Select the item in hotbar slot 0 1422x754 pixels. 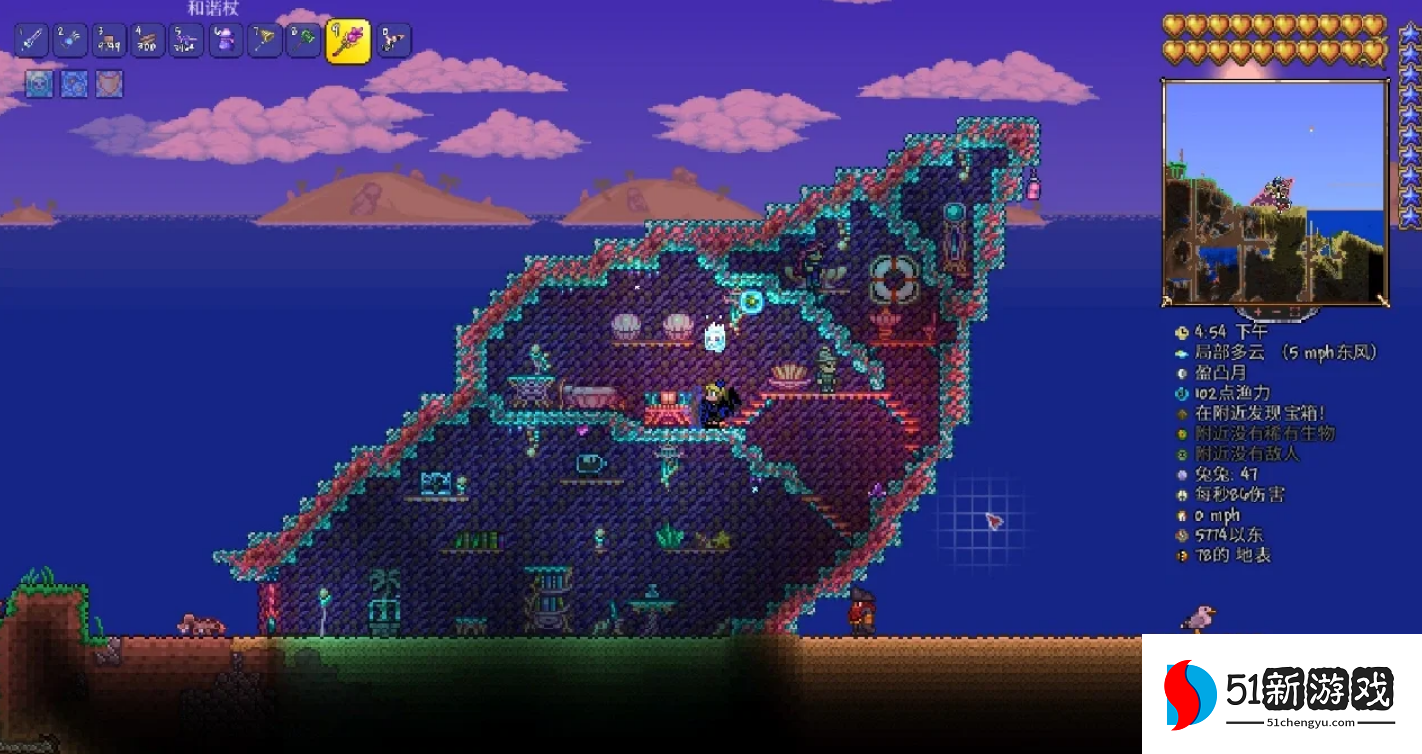click(393, 40)
